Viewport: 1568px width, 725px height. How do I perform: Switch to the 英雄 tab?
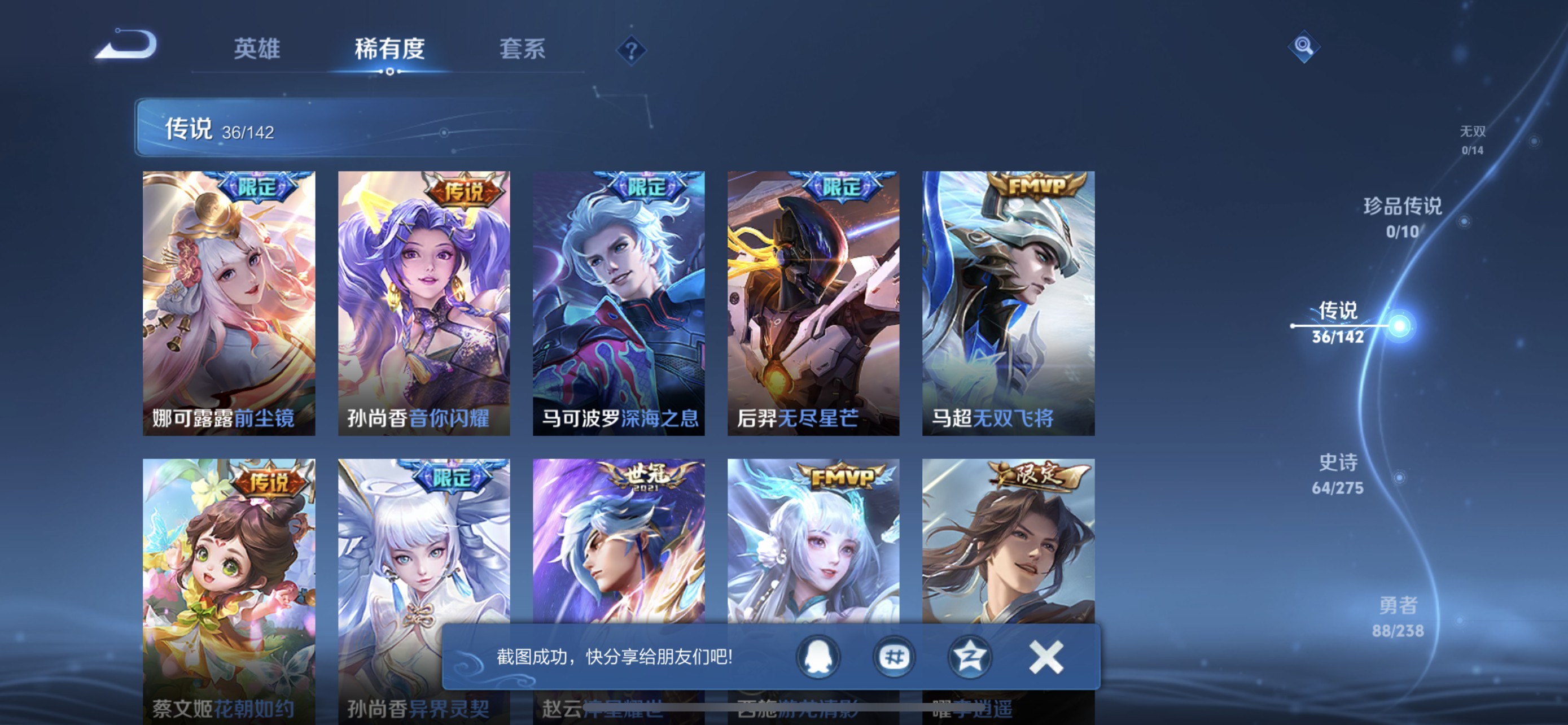coord(257,49)
